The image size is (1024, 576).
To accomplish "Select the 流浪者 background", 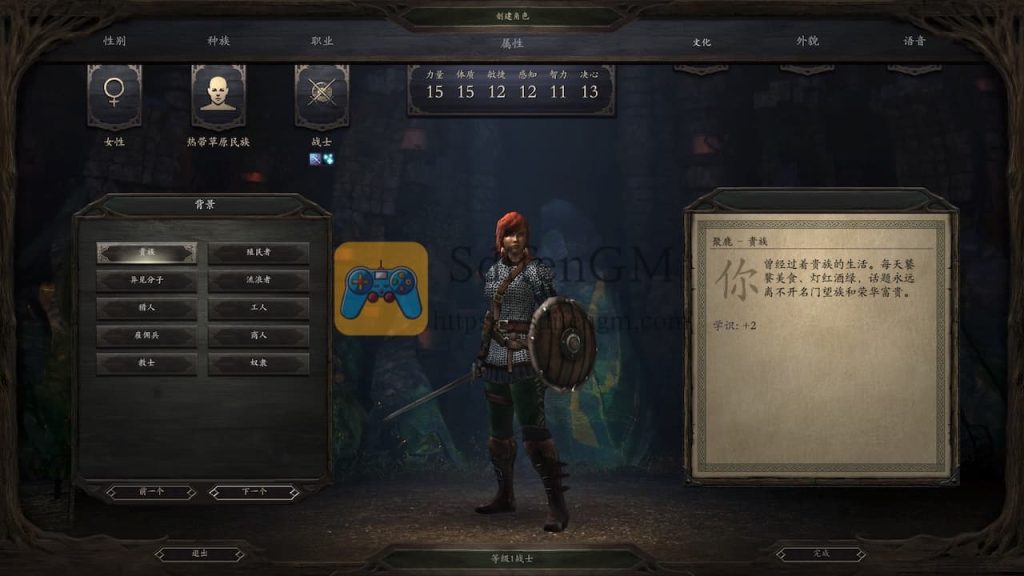I will 259,280.
